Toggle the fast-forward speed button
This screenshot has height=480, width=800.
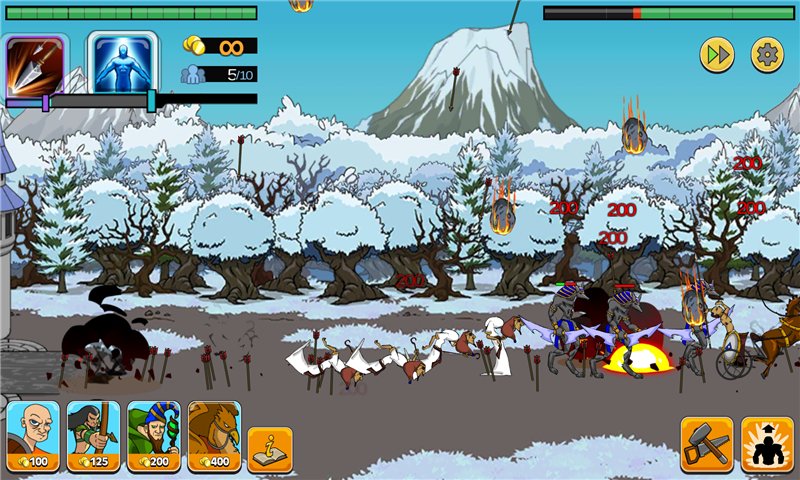click(716, 55)
